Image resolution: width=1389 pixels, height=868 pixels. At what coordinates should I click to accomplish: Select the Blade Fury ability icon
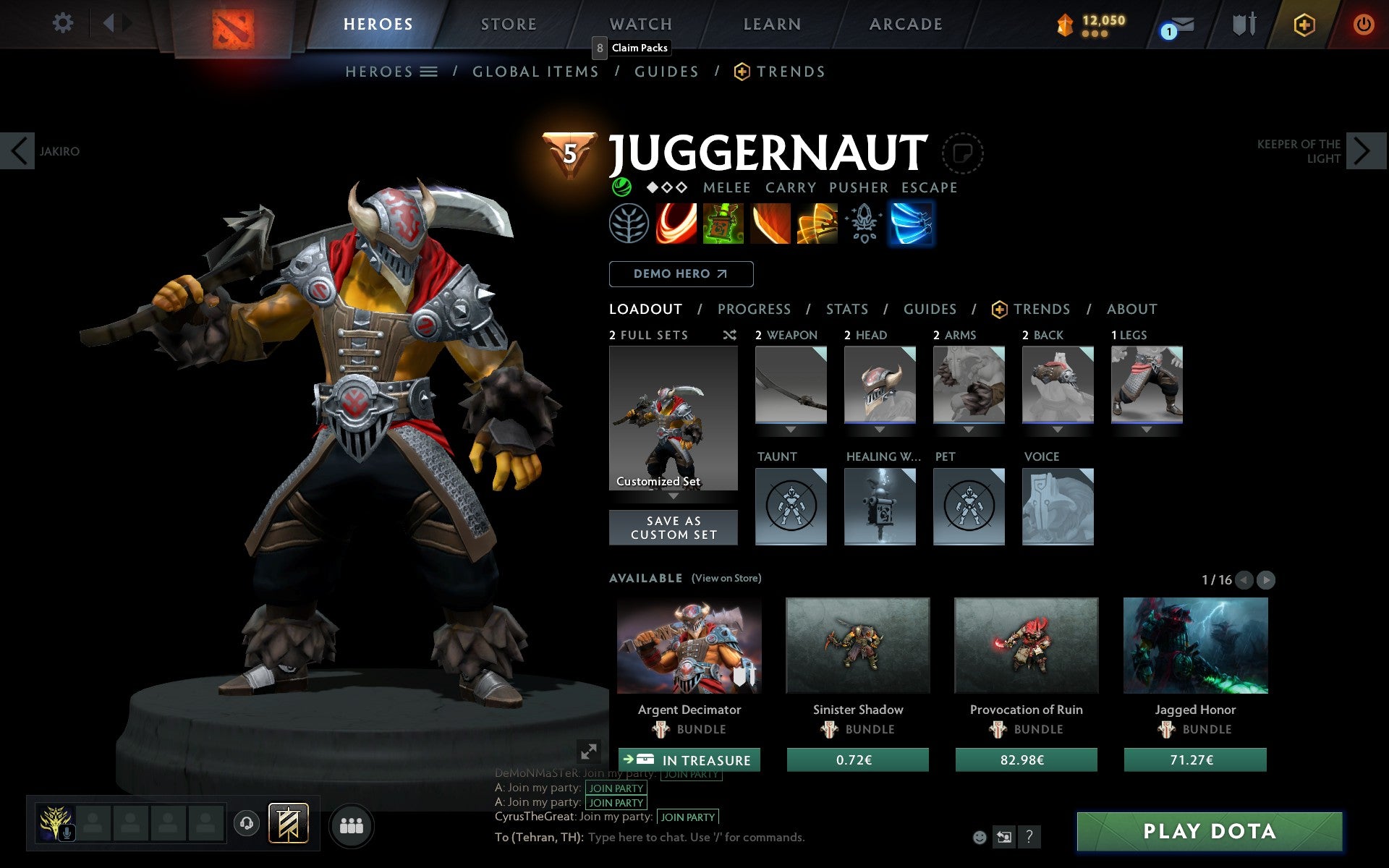point(676,224)
